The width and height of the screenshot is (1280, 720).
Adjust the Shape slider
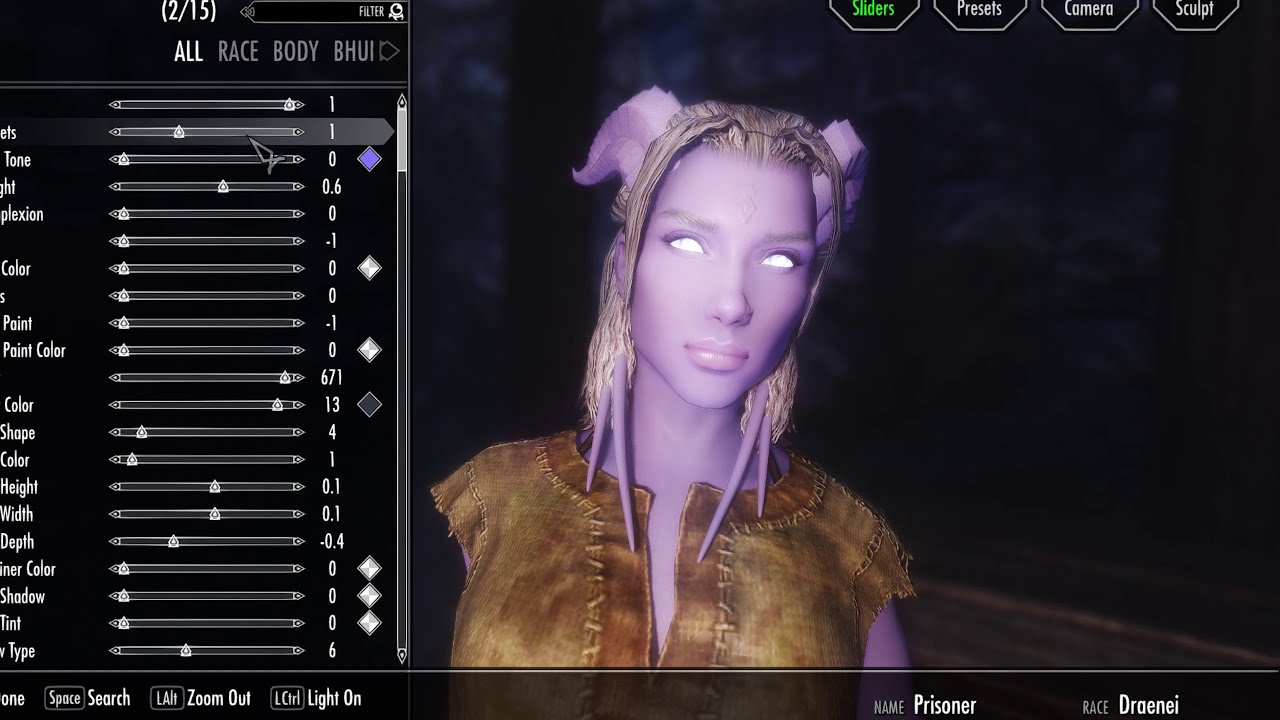click(207, 432)
